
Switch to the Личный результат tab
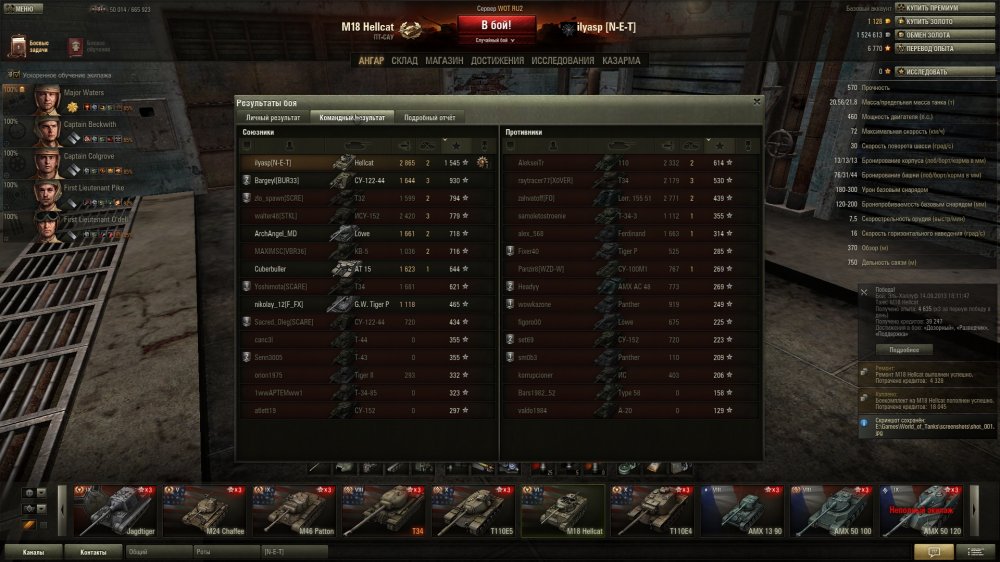coord(273,118)
